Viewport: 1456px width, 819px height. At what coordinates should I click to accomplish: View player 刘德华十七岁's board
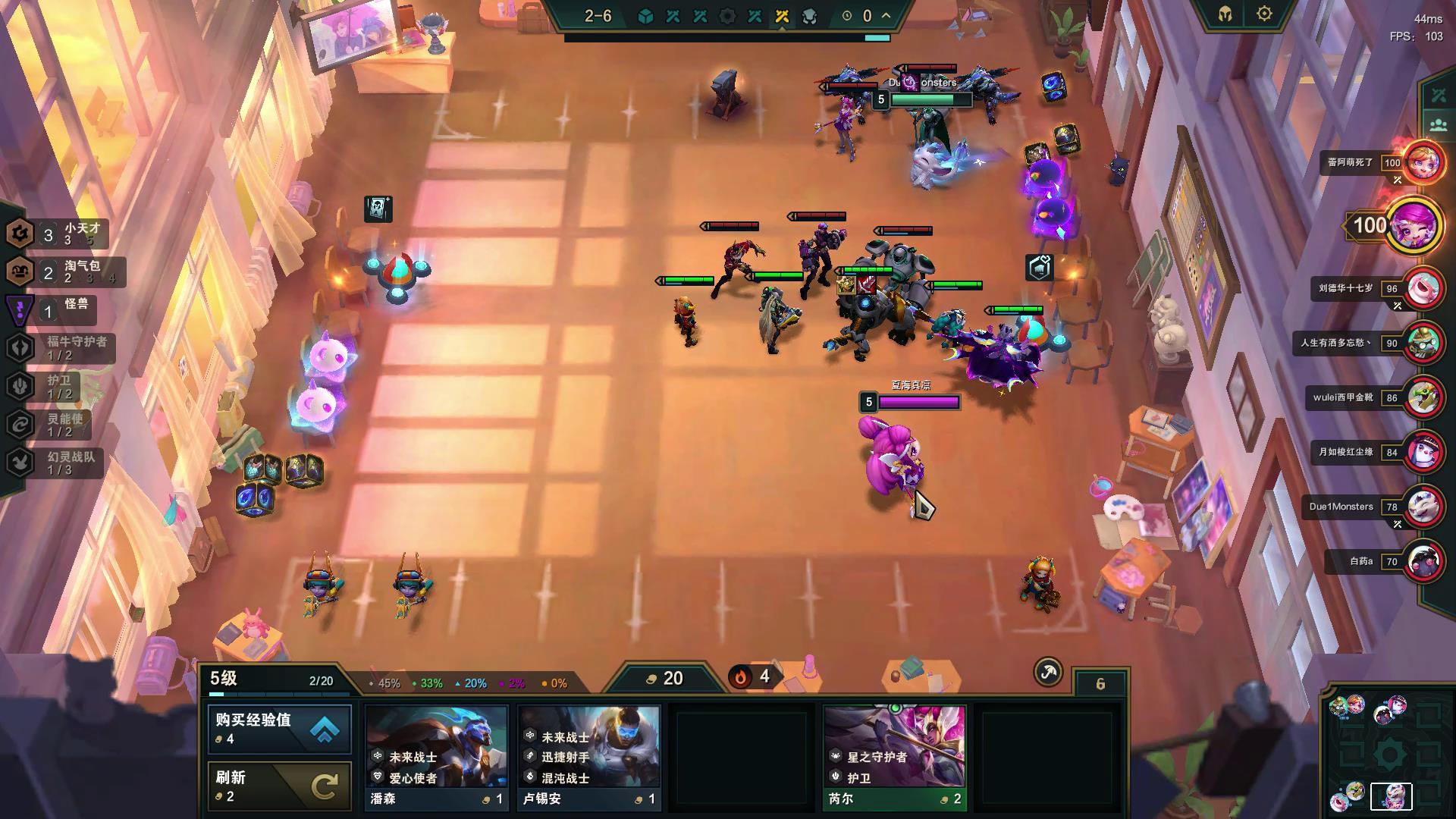coord(1423,288)
